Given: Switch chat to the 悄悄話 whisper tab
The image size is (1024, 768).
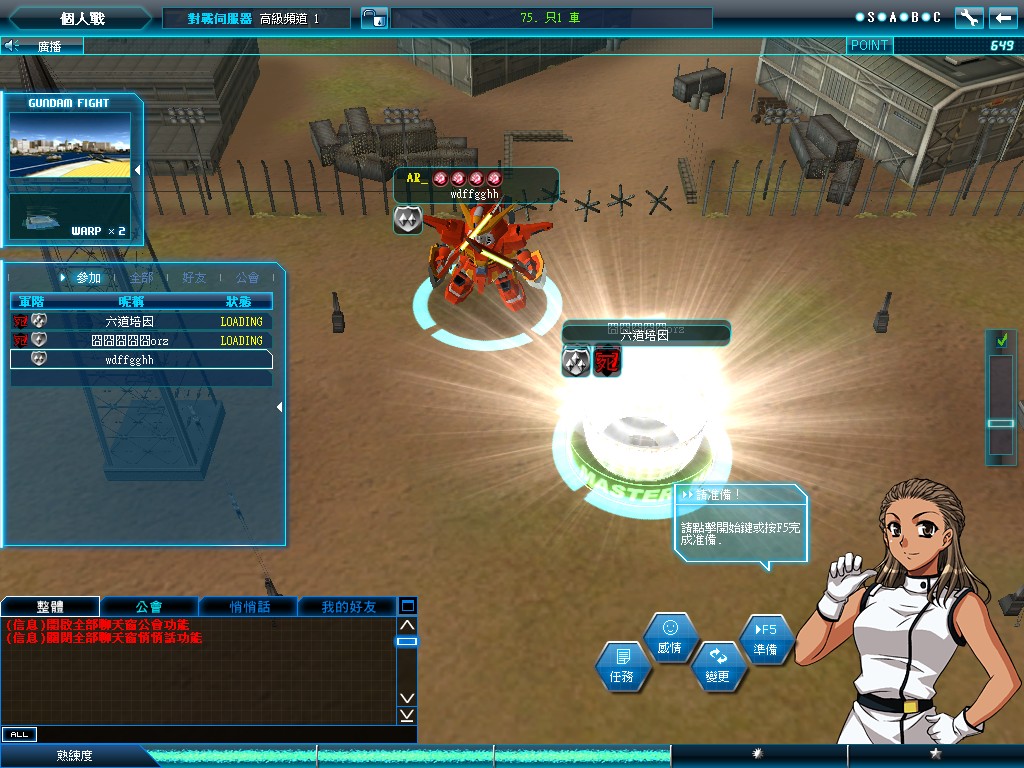Looking at the screenshot, I should pos(248,607).
